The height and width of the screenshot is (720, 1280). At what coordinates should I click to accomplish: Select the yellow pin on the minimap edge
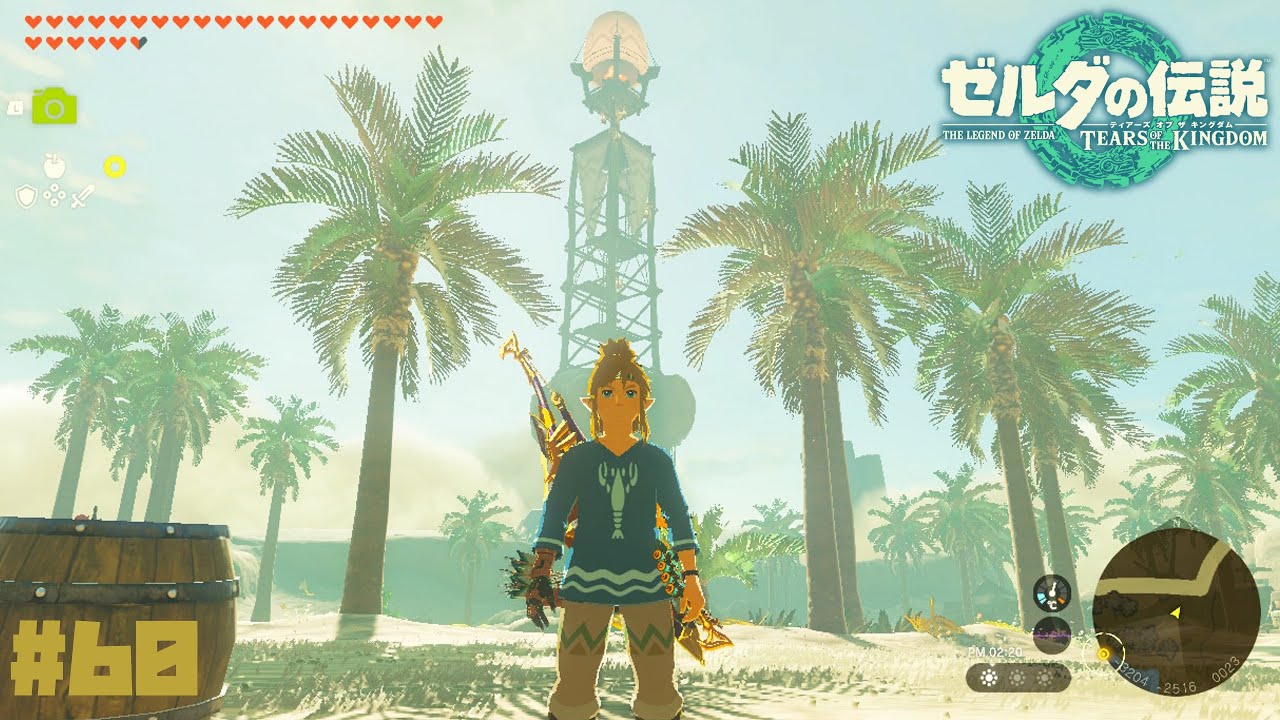click(x=1103, y=654)
